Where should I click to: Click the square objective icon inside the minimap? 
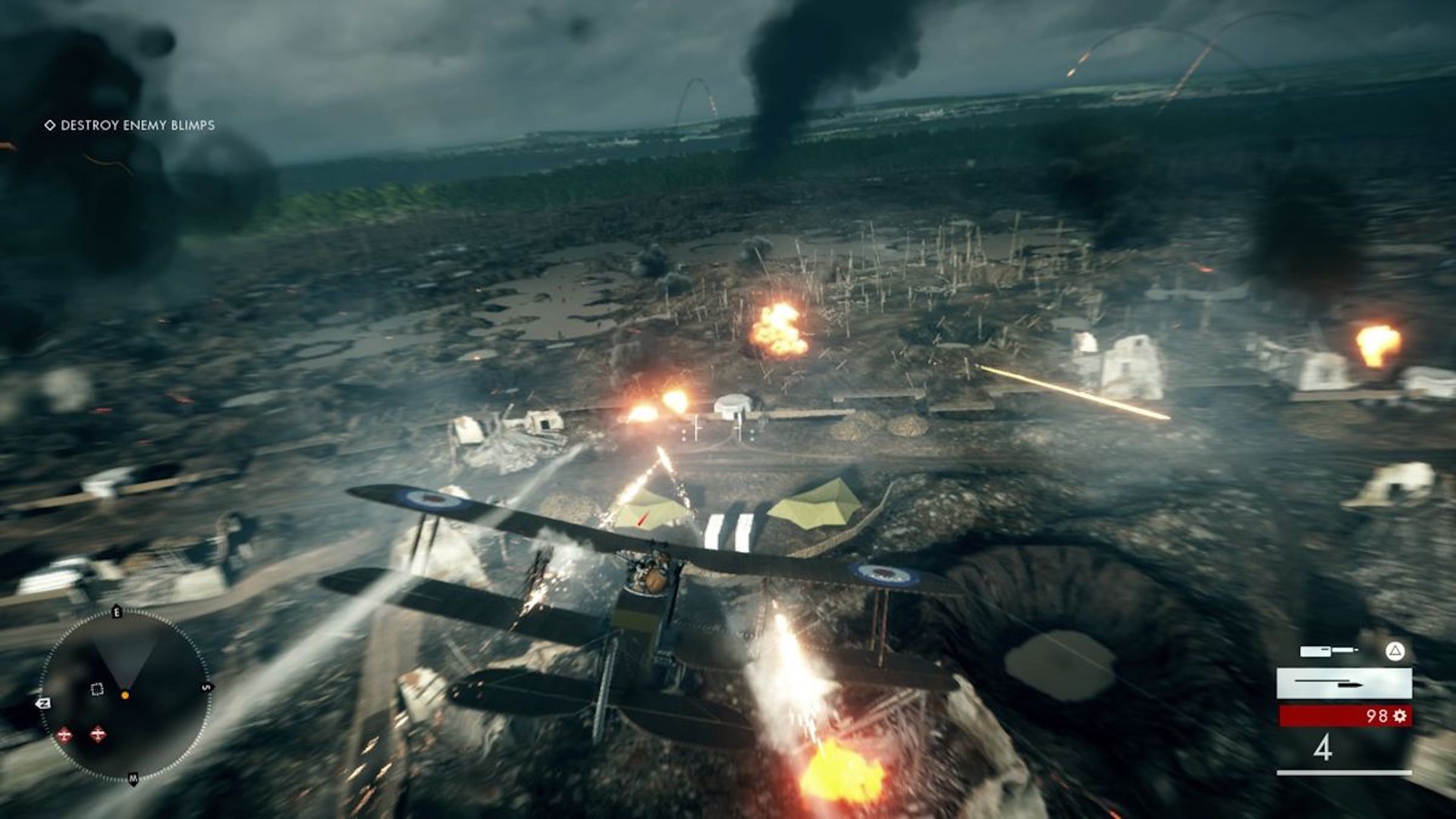96,688
